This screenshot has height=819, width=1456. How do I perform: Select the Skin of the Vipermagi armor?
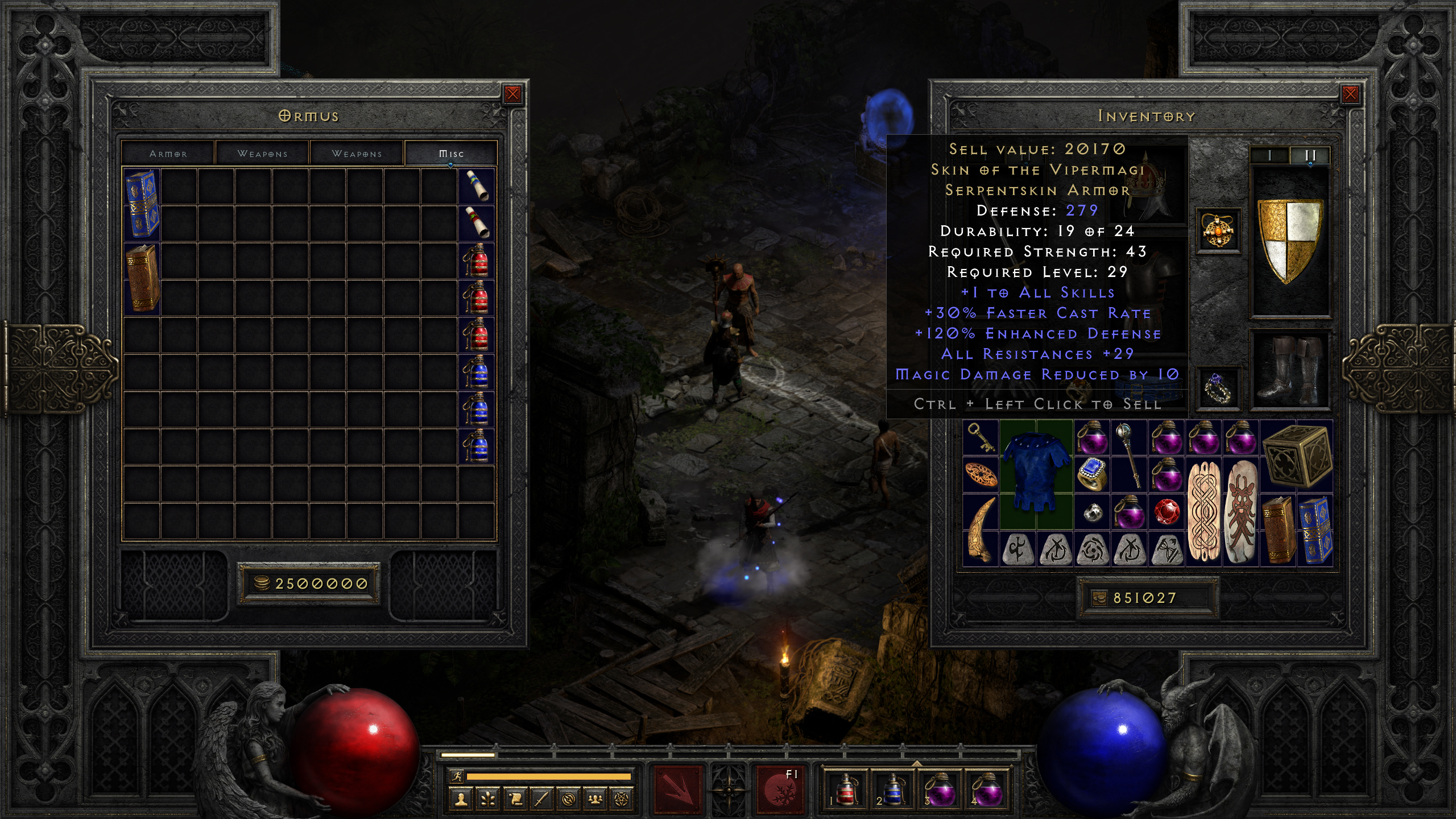pyautogui.click(x=1036, y=474)
